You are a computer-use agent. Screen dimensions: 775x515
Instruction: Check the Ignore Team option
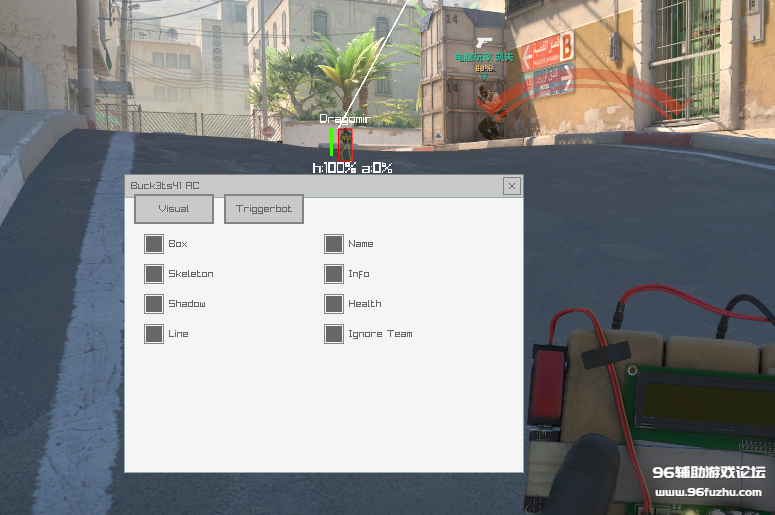[334, 334]
